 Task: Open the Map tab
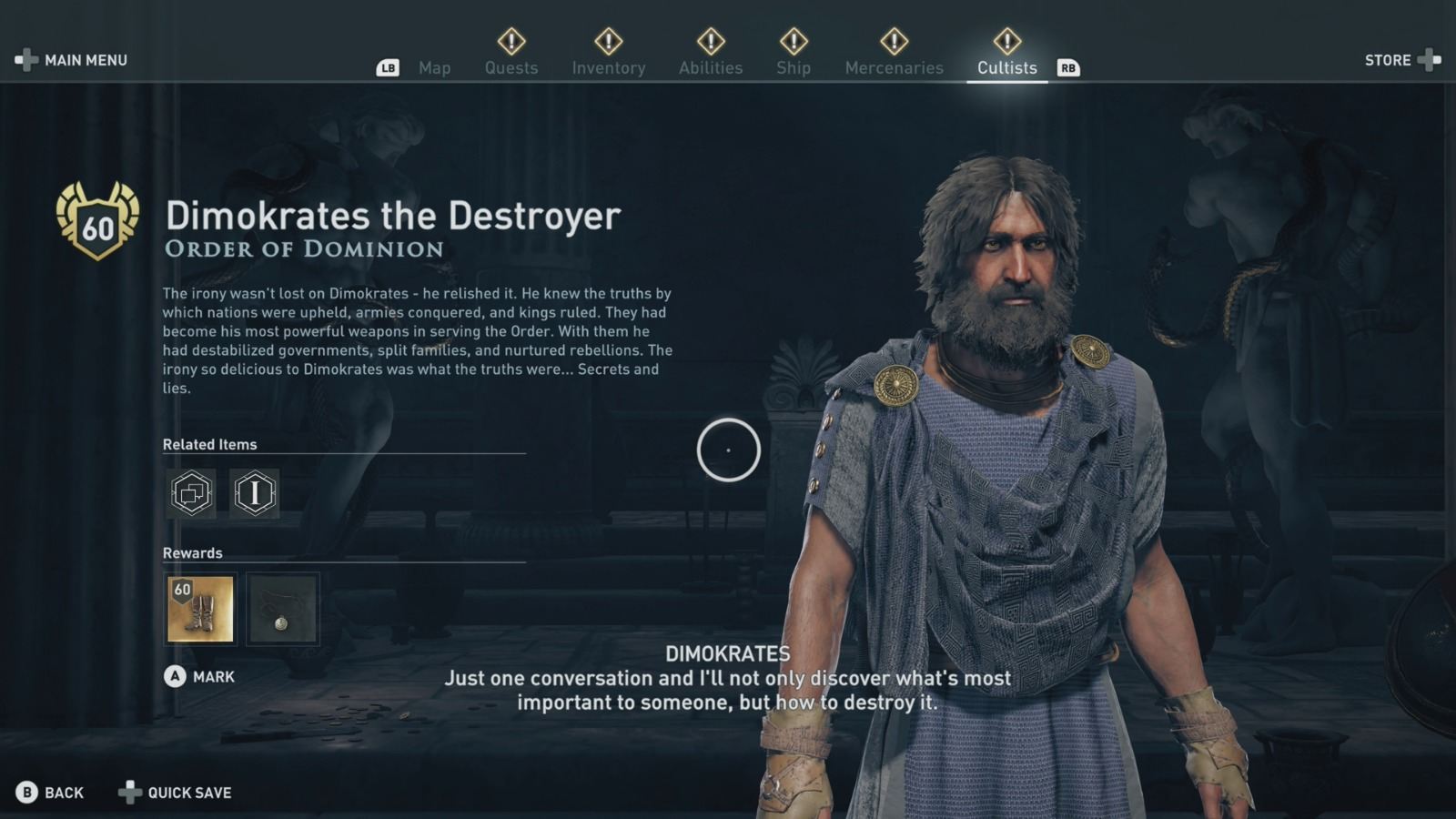[x=435, y=67]
